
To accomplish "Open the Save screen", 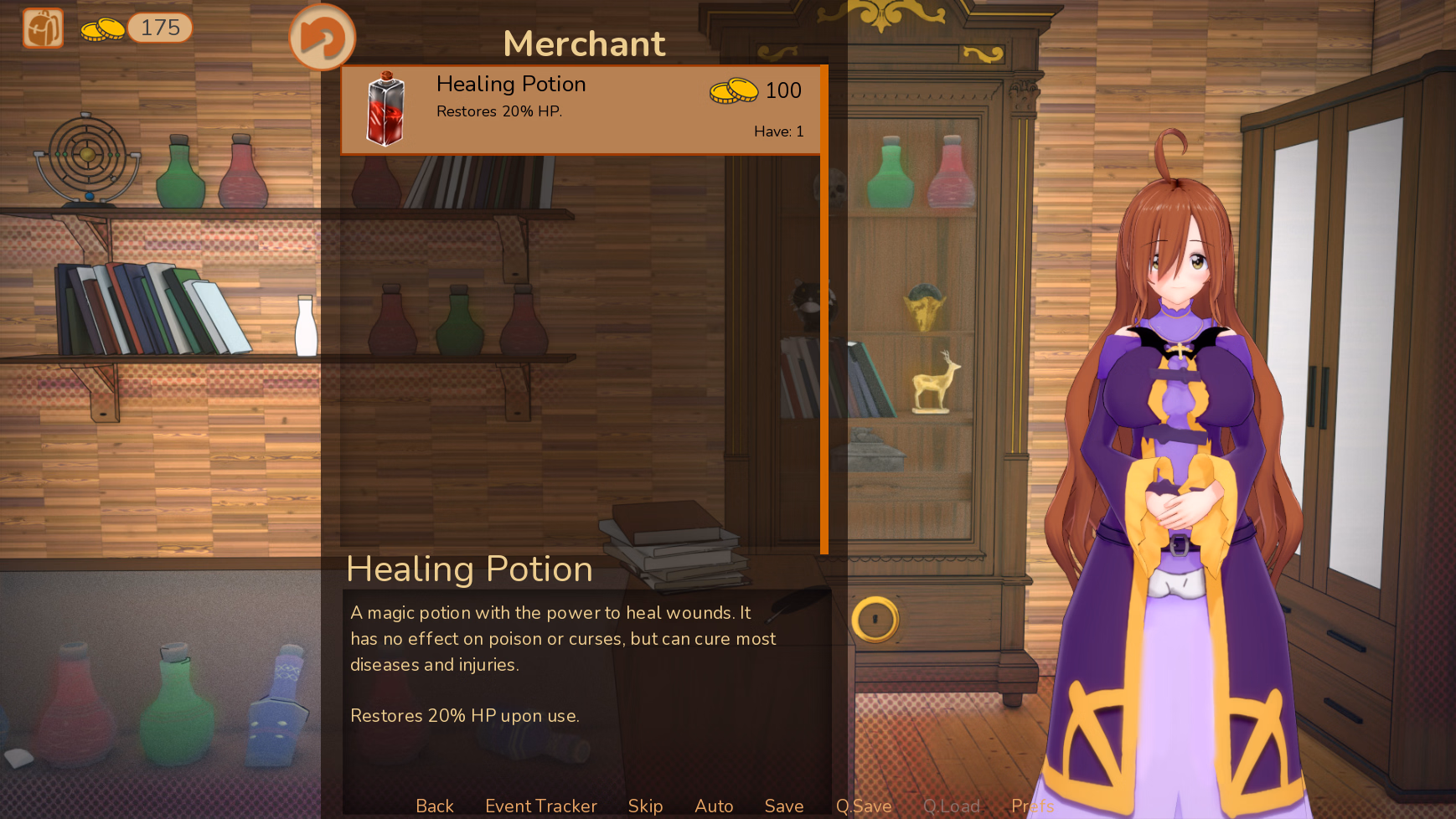I will 783,806.
